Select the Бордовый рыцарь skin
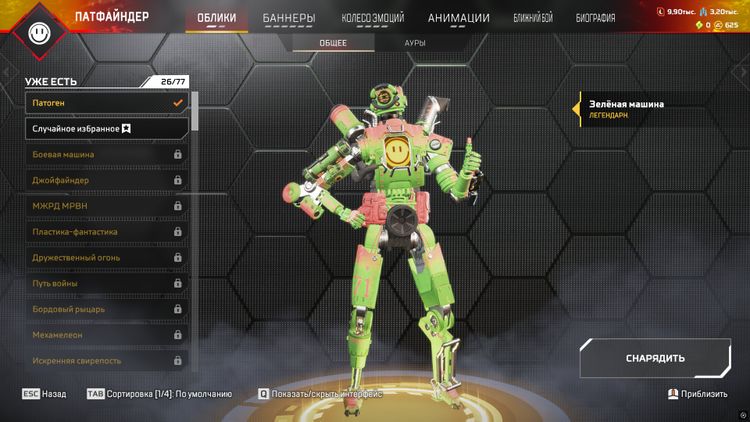 (x=107, y=309)
